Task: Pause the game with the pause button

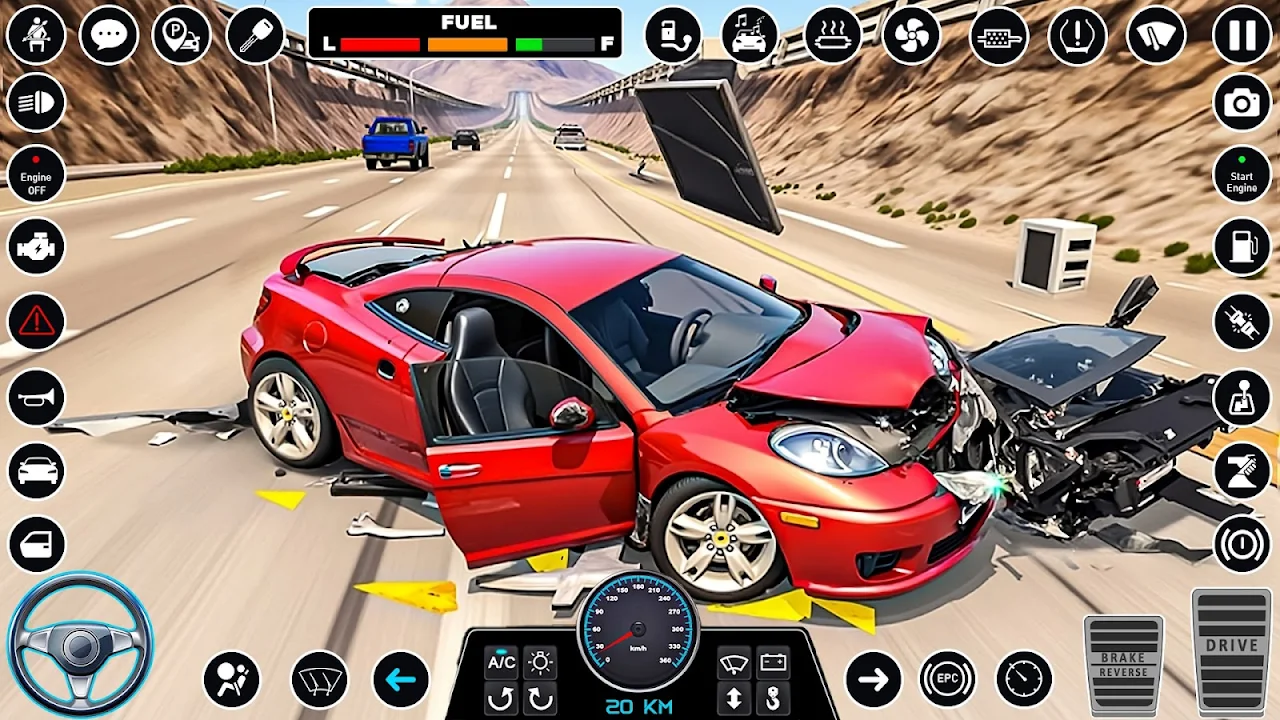Action: 1242,35
